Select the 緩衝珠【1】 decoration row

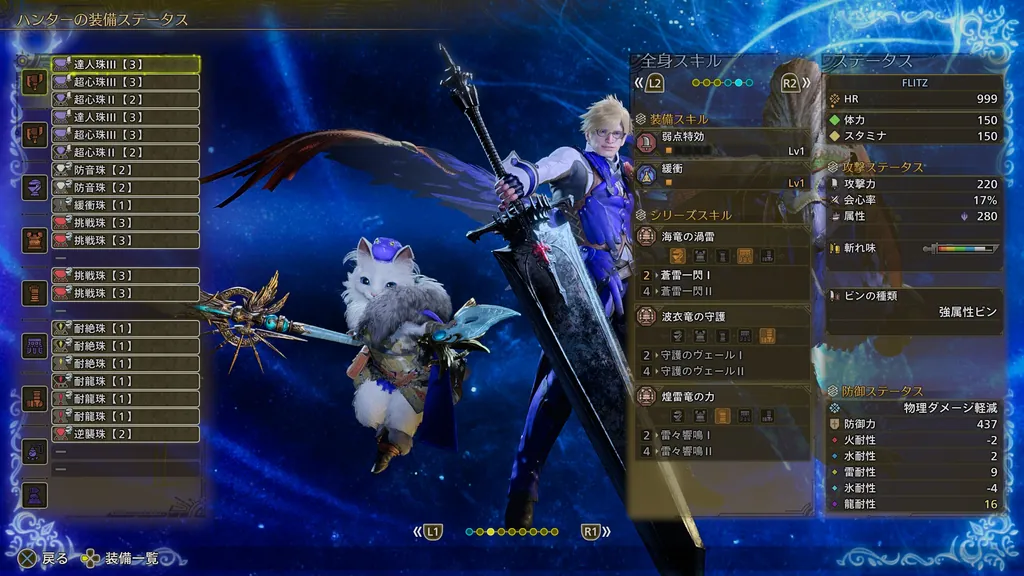(x=125, y=205)
